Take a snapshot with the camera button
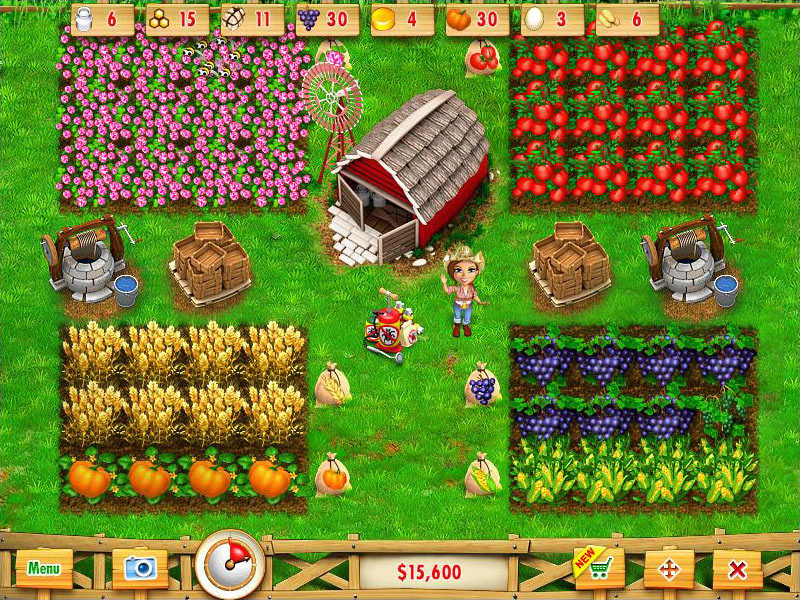The height and width of the screenshot is (600, 800). (140, 569)
